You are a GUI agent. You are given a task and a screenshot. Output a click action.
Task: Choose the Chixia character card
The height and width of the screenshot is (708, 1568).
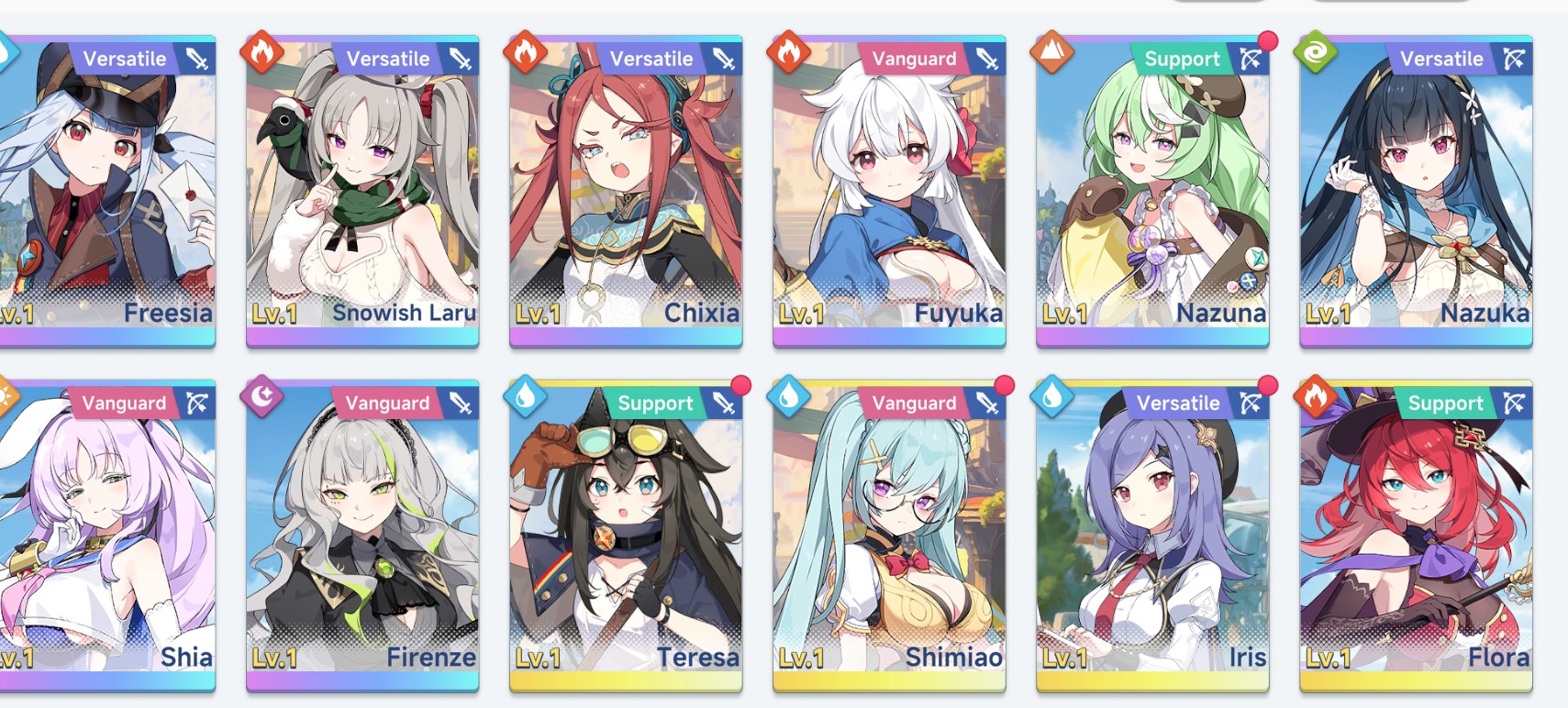click(626, 193)
